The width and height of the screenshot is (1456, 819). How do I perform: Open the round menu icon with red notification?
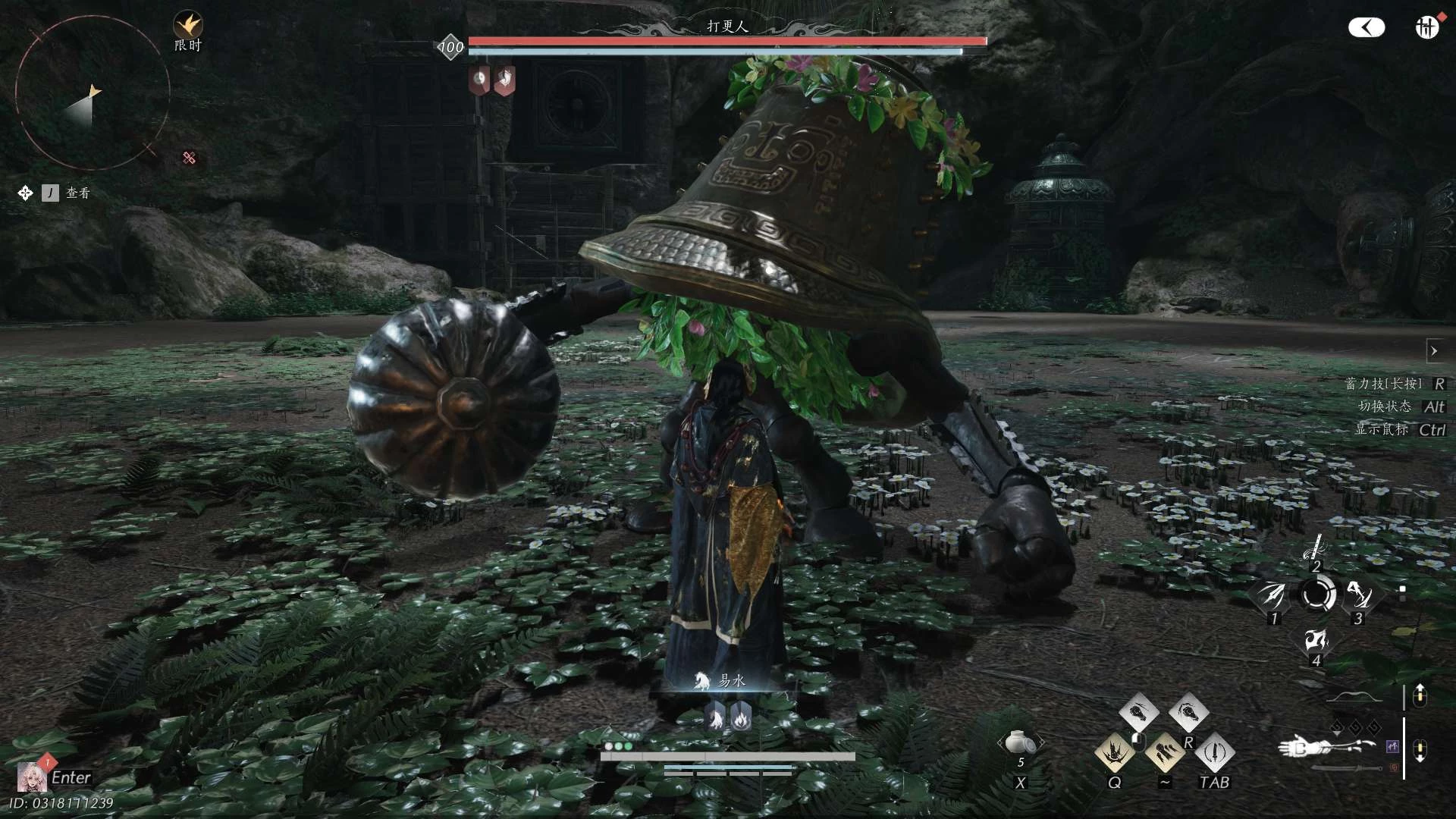tap(1426, 27)
